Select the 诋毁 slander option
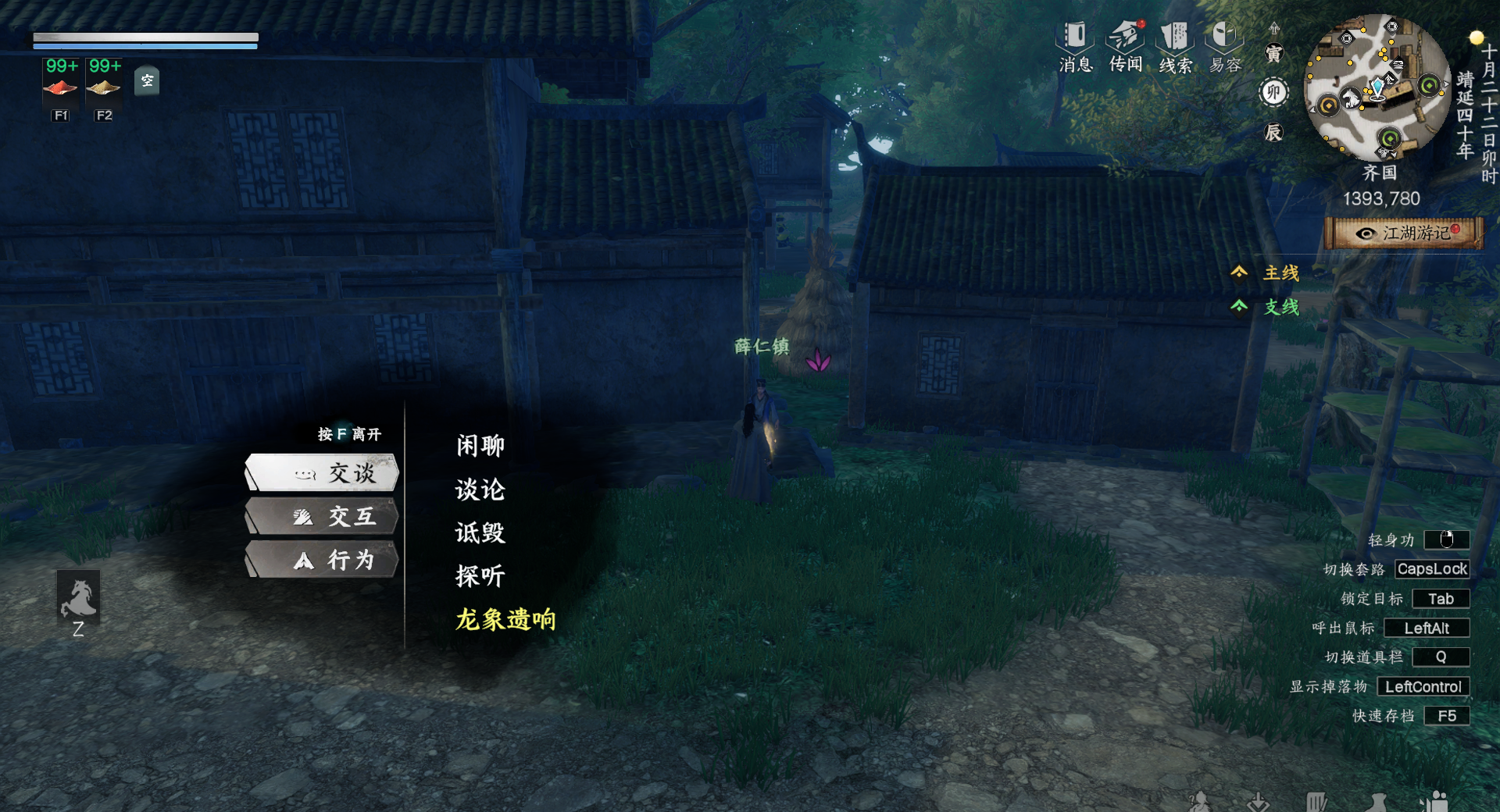This screenshot has height=812, width=1500. (480, 533)
